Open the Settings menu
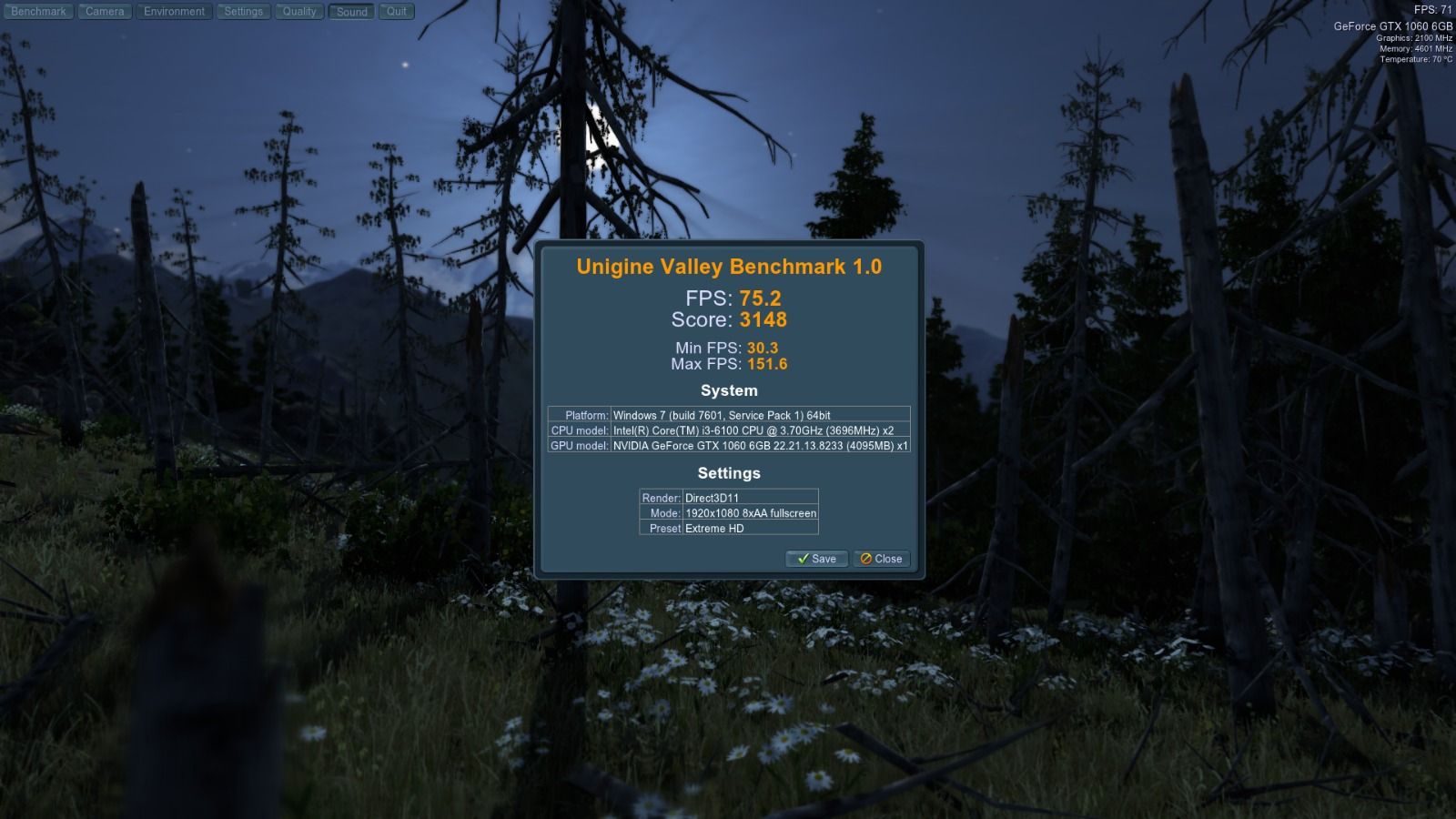Screen dimensions: 1456x819 (x=243, y=12)
